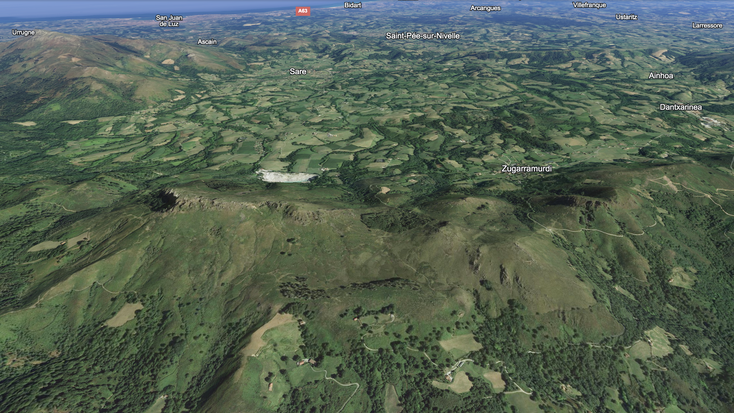Click the A63 highway shield marker
The height and width of the screenshot is (413, 735).
point(303,11)
